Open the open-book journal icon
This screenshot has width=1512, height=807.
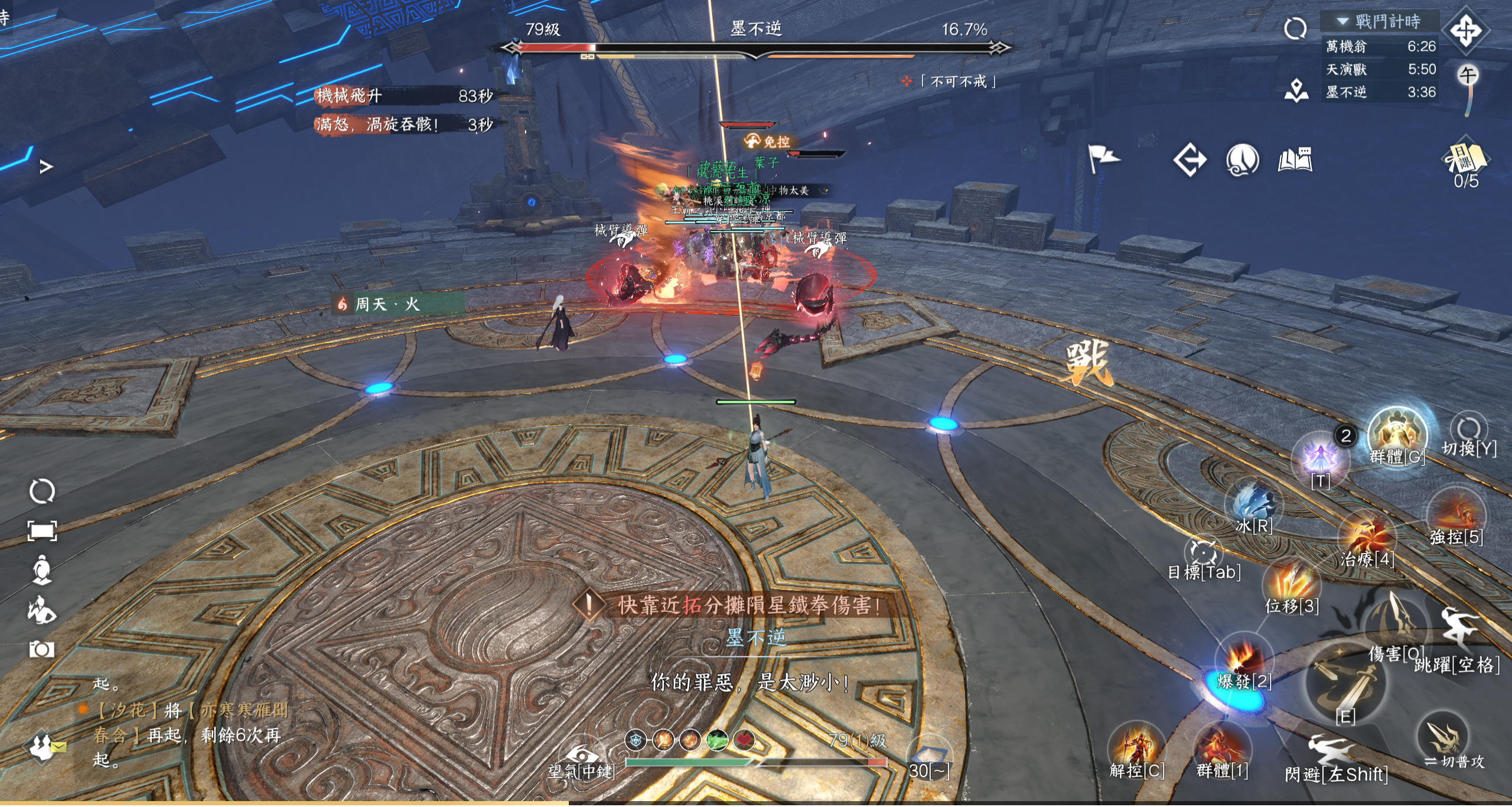point(1295,160)
